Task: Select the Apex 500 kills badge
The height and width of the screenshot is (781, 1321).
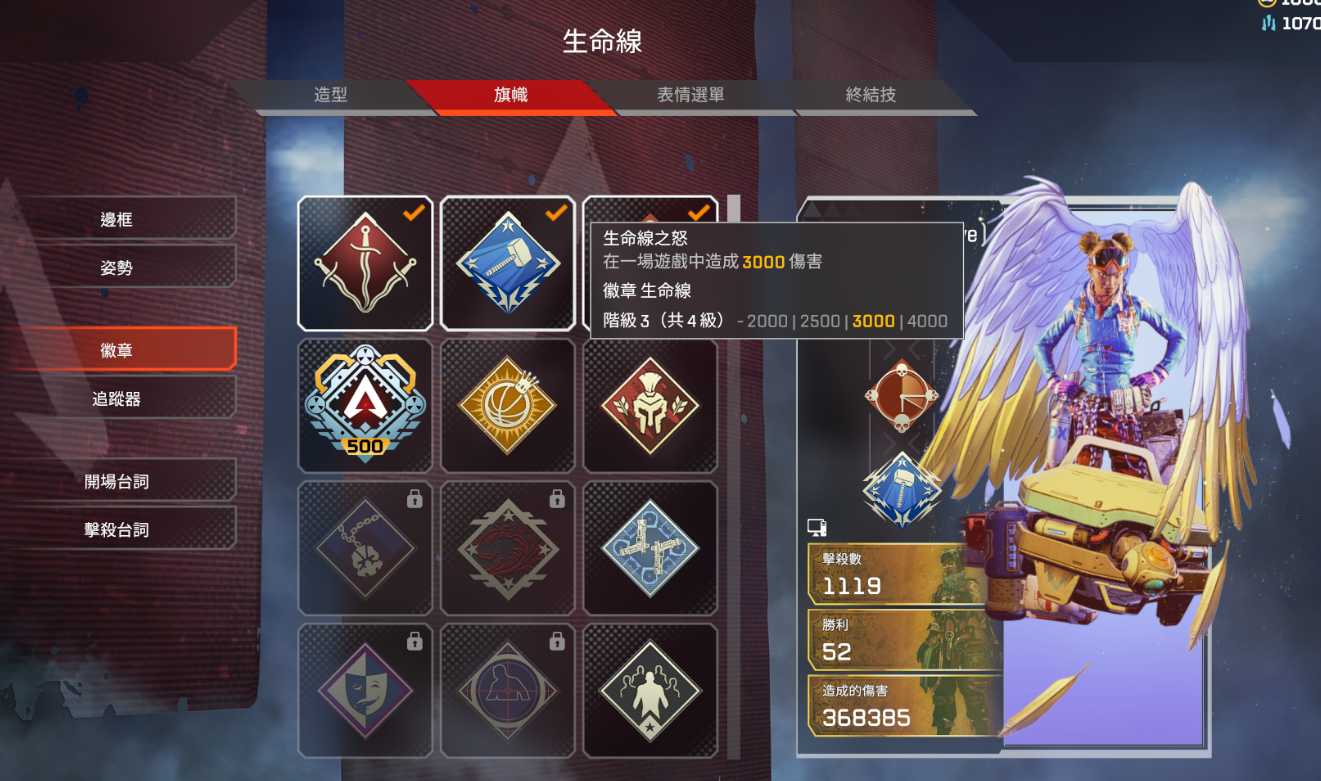Action: [365, 405]
